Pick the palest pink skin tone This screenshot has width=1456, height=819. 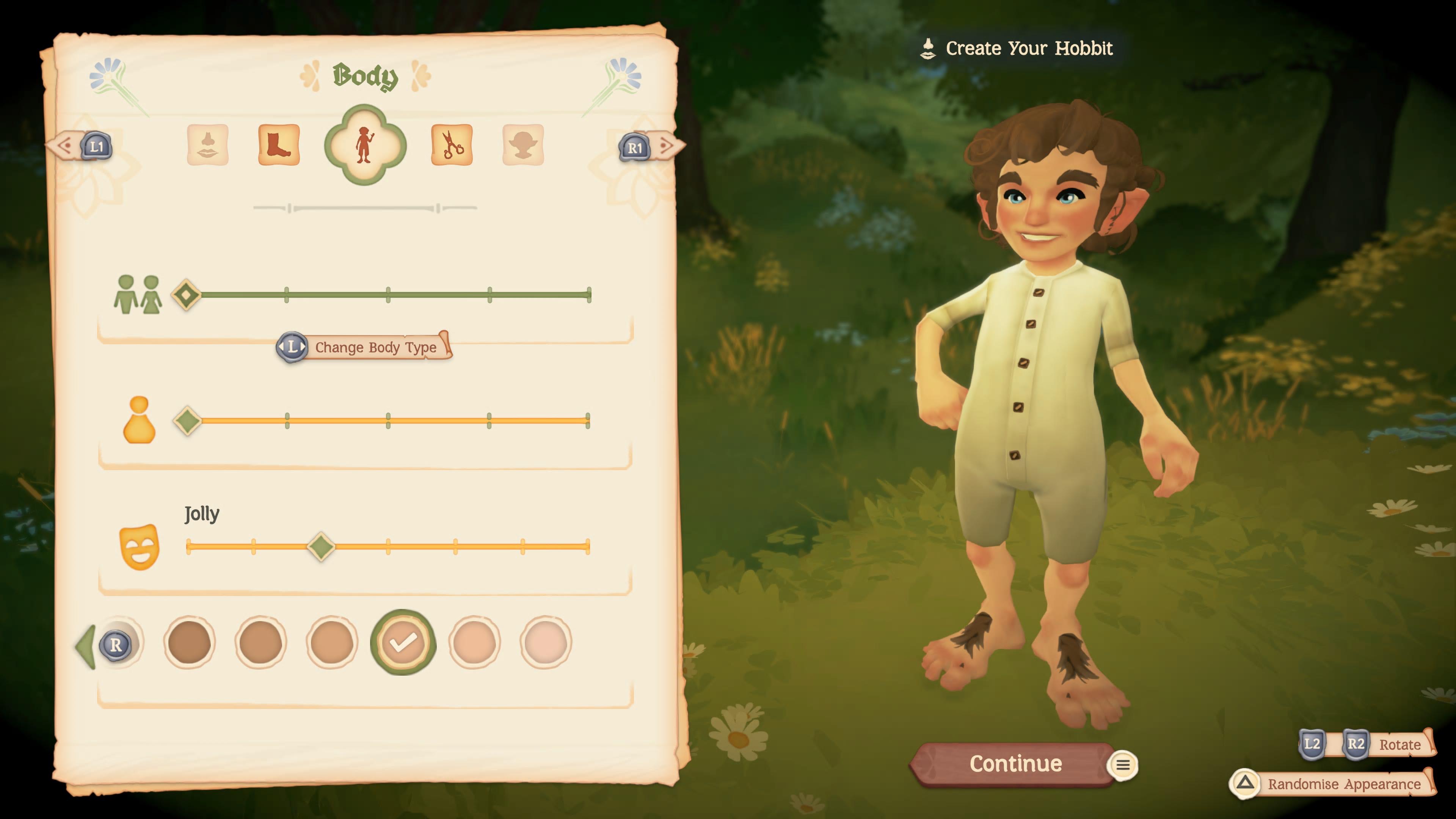pos(546,643)
